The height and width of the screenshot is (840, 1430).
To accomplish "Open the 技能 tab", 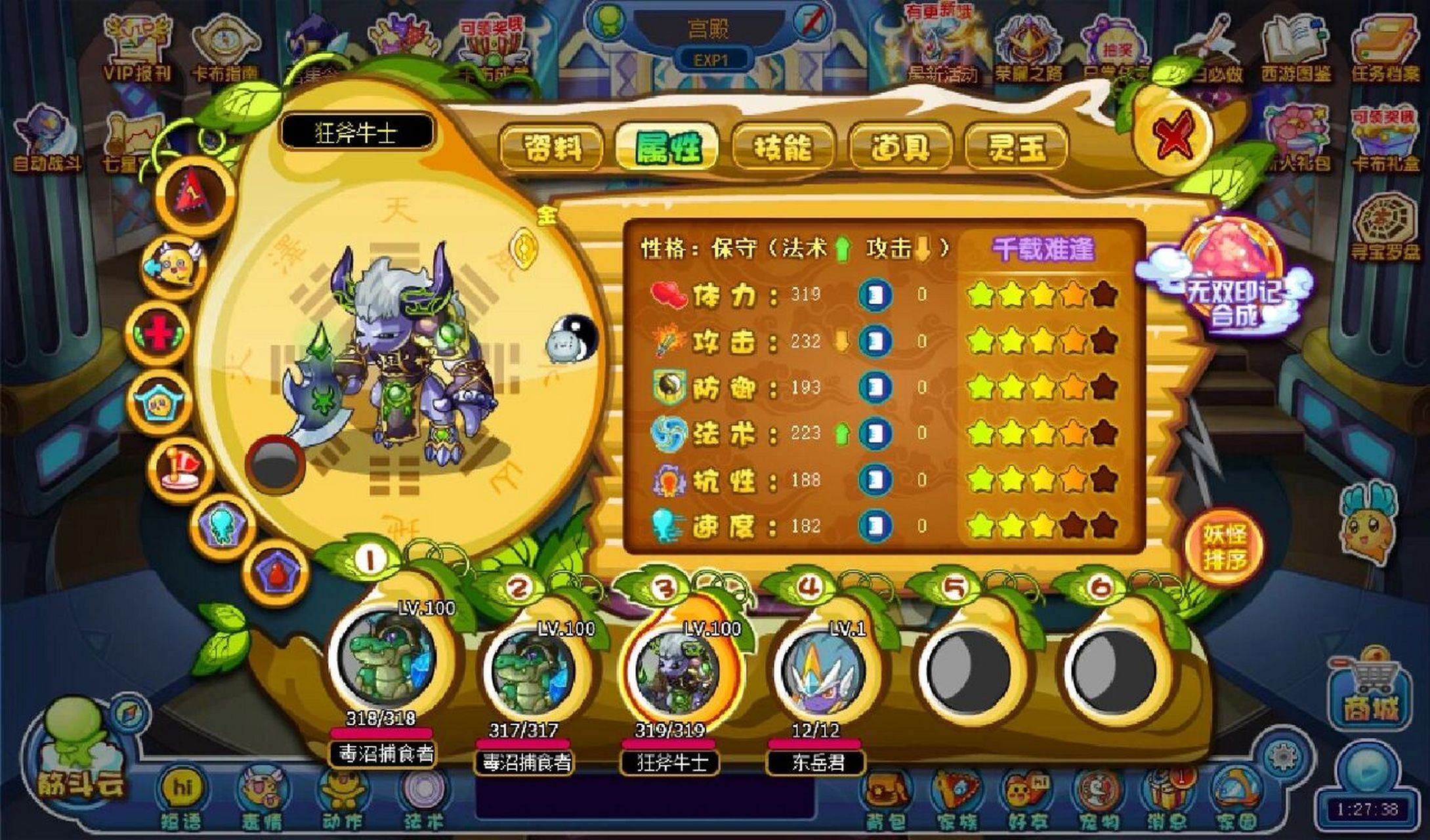I will click(783, 146).
